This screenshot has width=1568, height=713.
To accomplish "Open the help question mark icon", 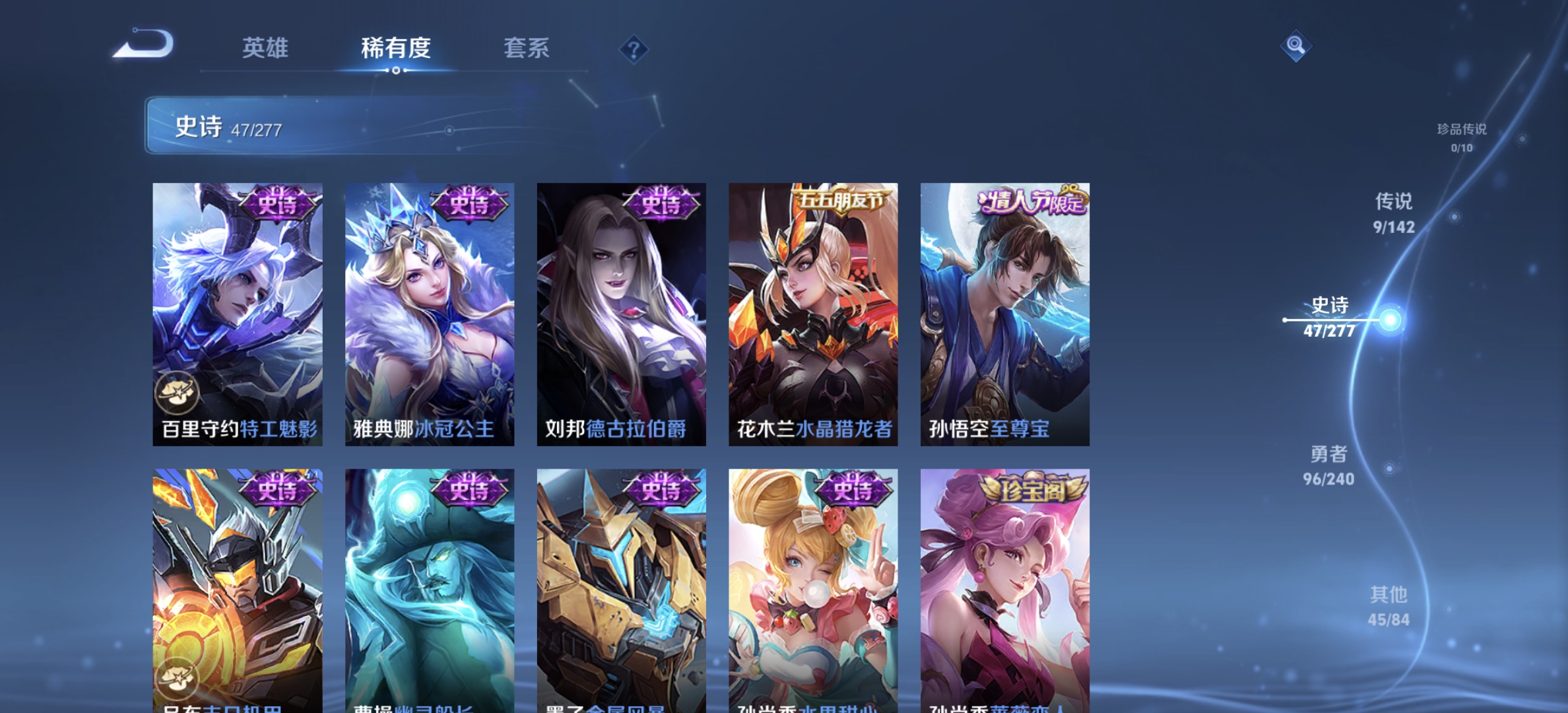I will coord(634,48).
